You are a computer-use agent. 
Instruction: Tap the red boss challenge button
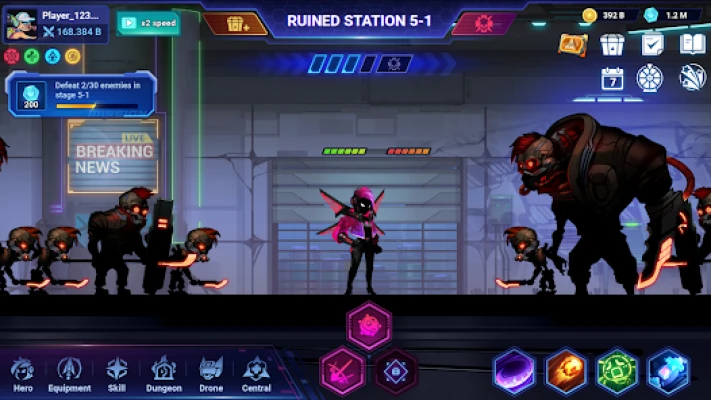pos(484,22)
